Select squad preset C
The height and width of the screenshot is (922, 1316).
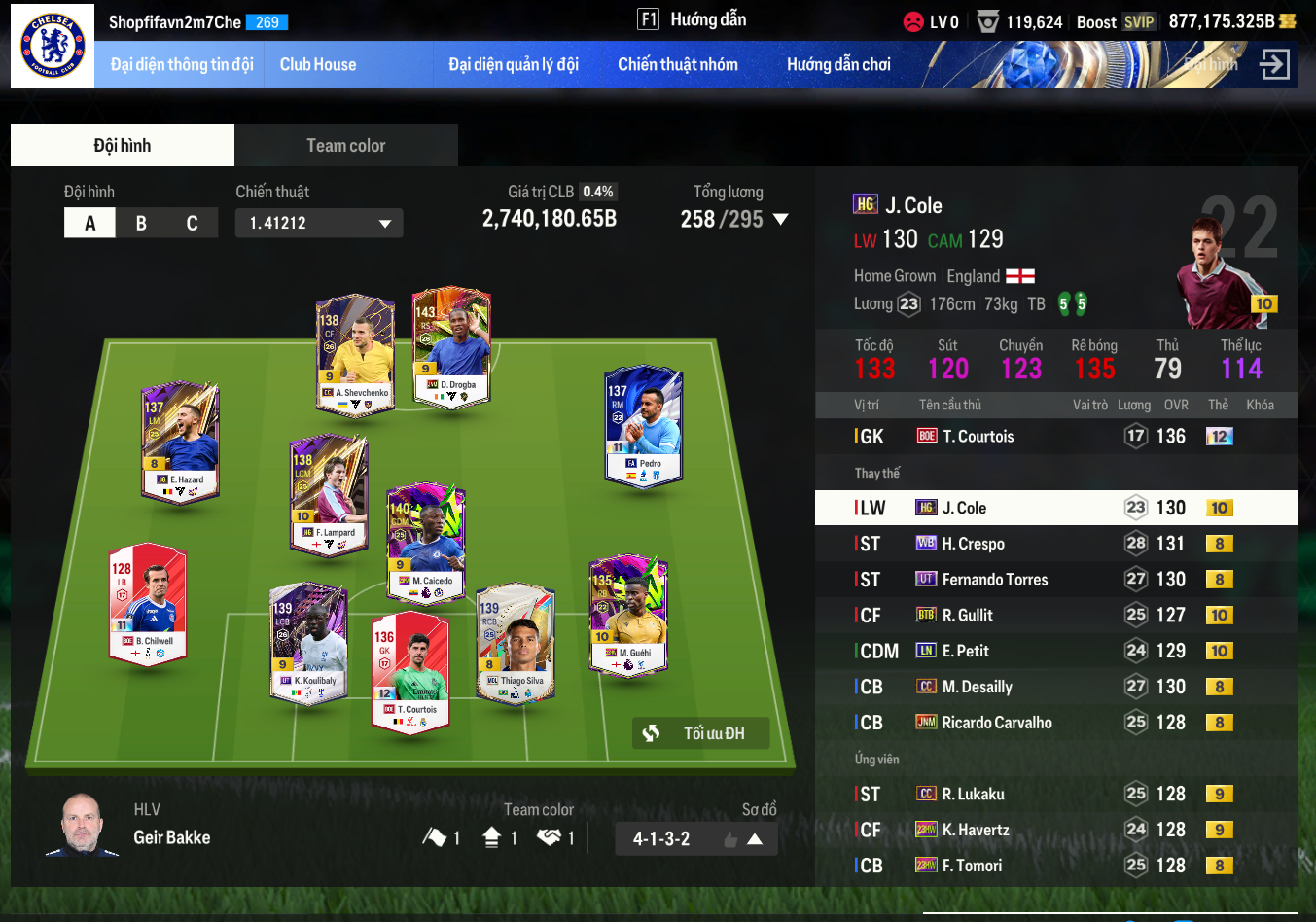[x=192, y=223]
